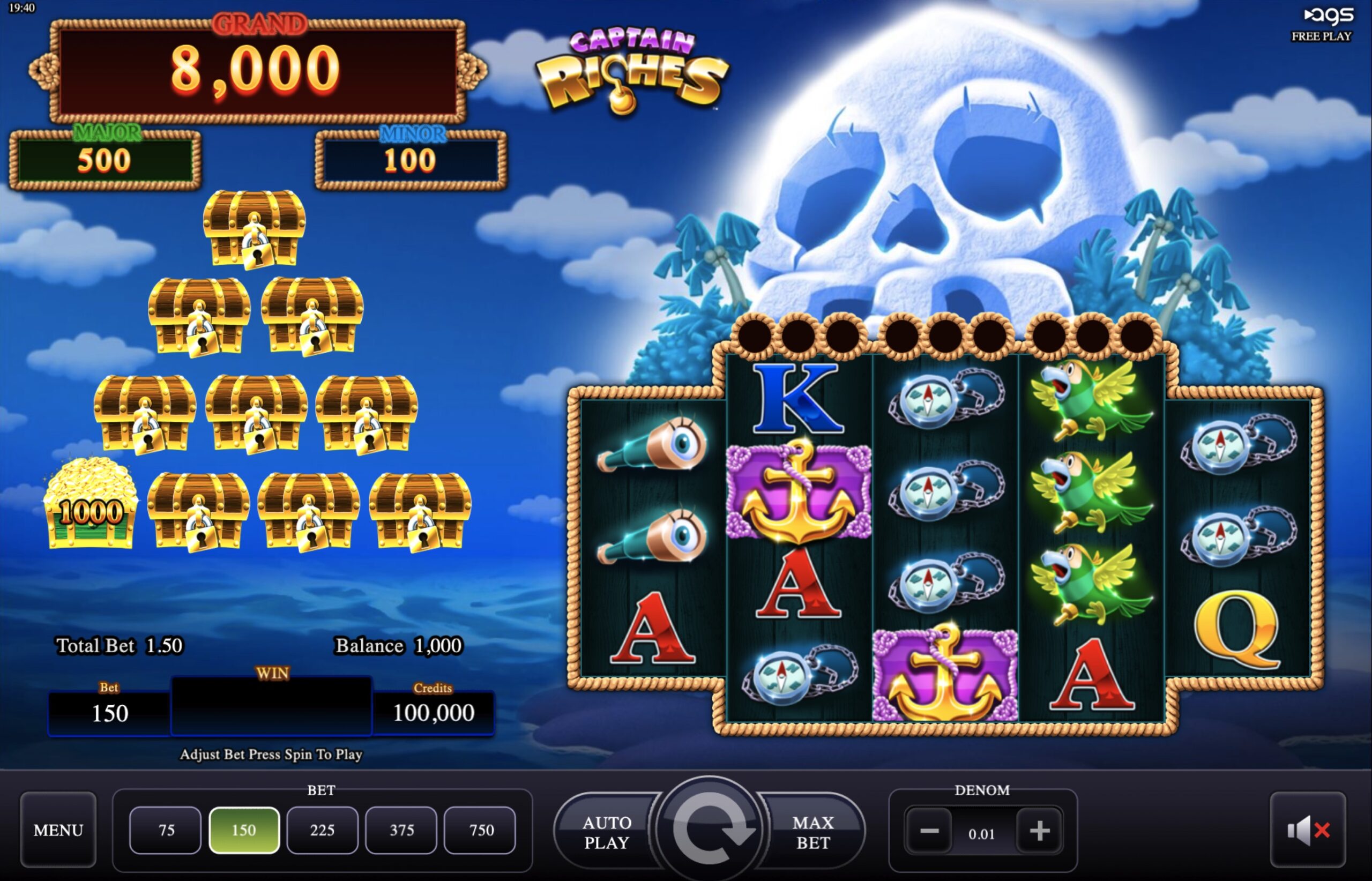Select the 750 bet amount

coord(480,830)
